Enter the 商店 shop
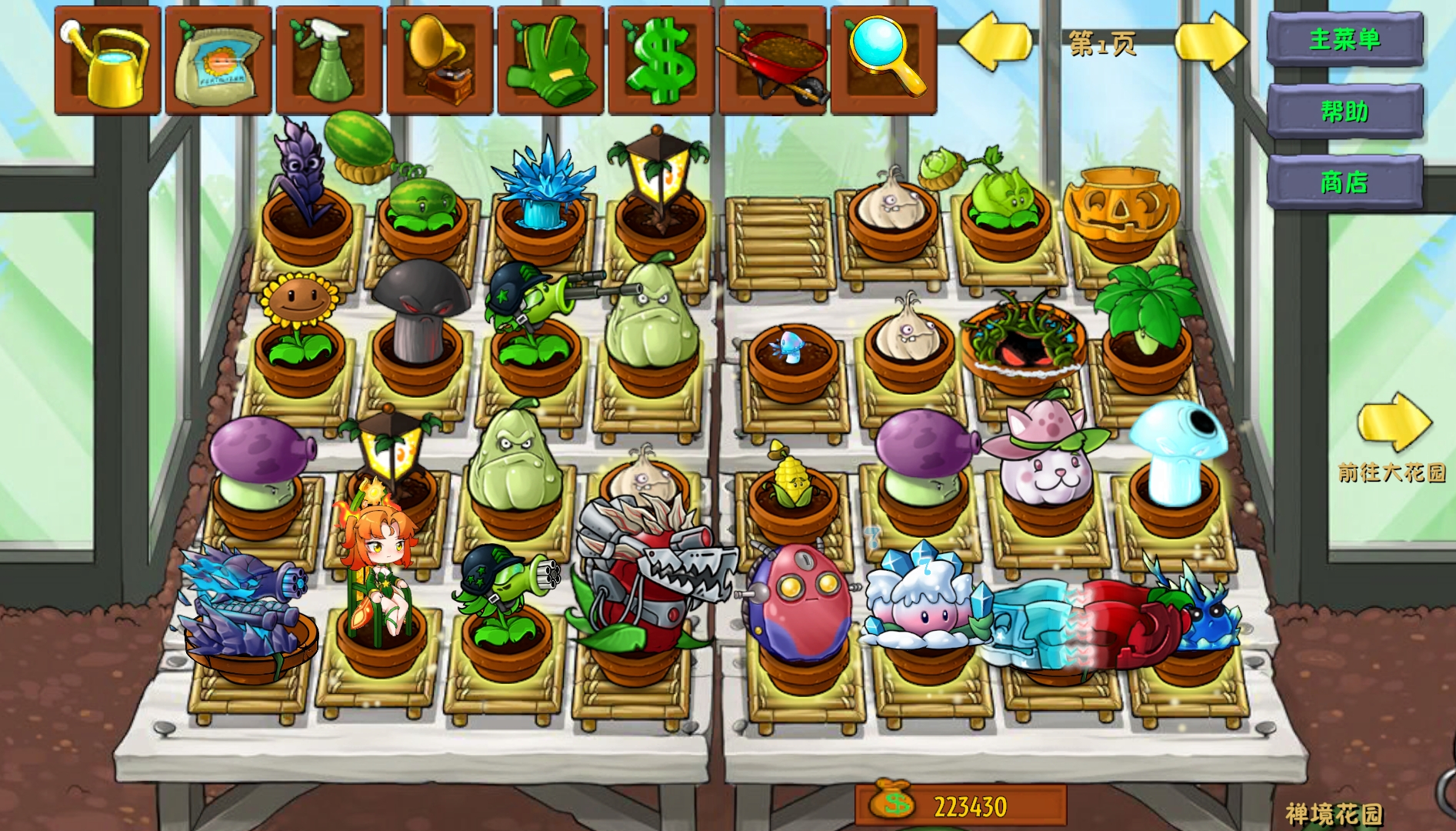Image resolution: width=1456 pixels, height=831 pixels. [x=1344, y=182]
